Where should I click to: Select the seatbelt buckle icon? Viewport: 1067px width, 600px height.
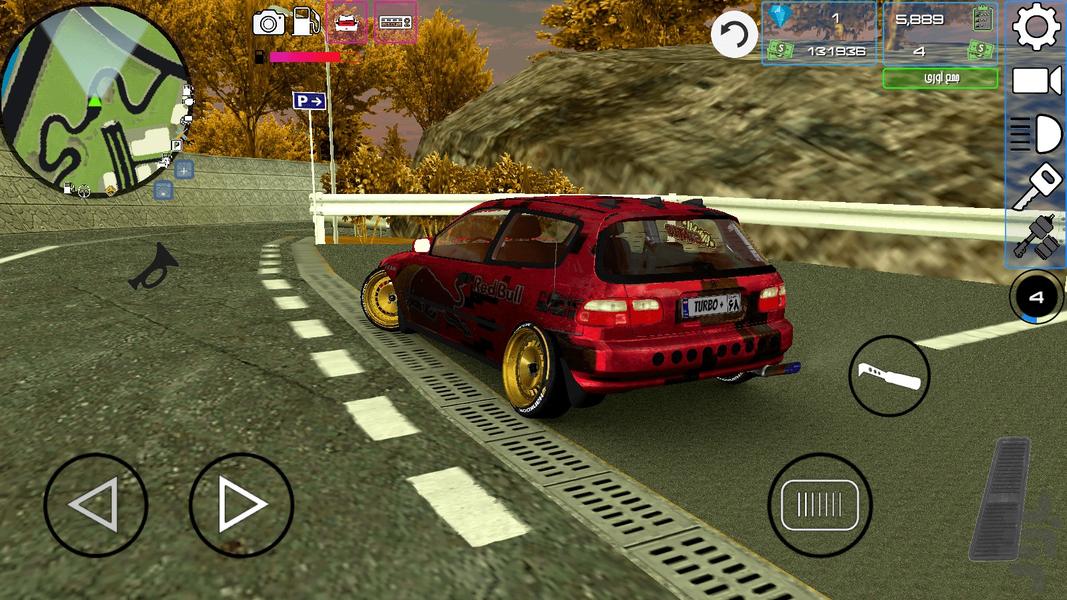[x=1037, y=238]
